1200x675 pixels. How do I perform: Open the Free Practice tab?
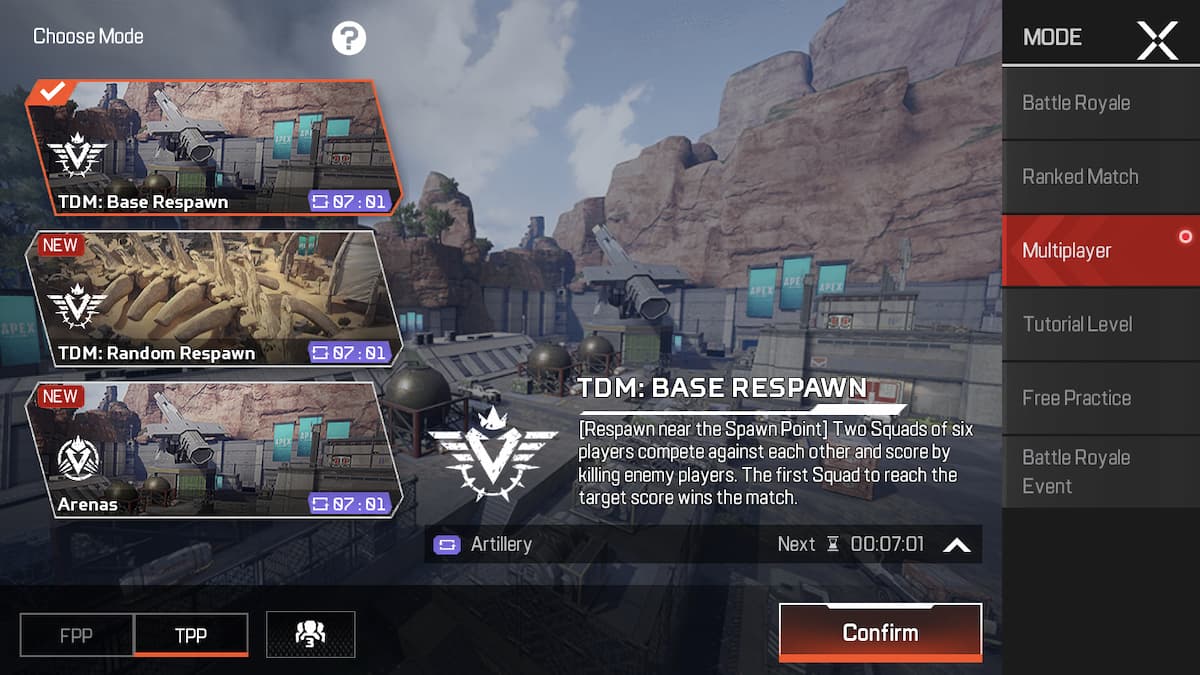point(1100,398)
